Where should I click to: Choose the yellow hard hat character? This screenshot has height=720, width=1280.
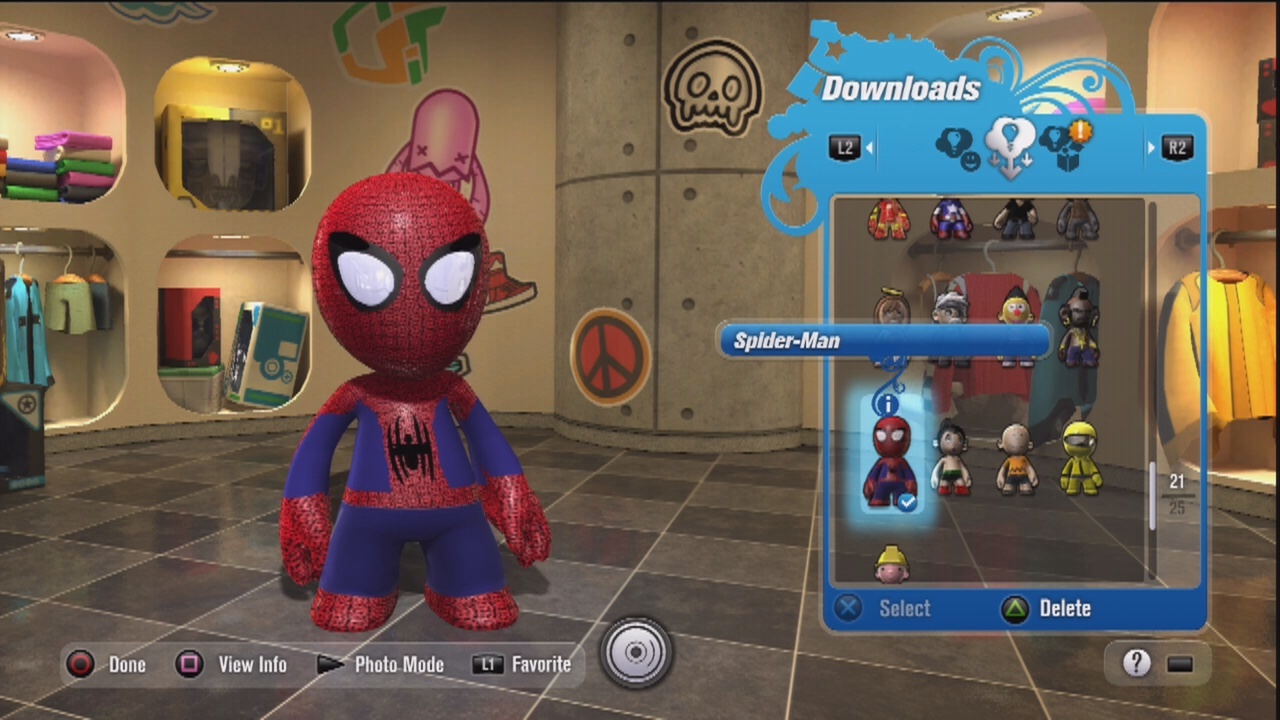click(x=891, y=565)
